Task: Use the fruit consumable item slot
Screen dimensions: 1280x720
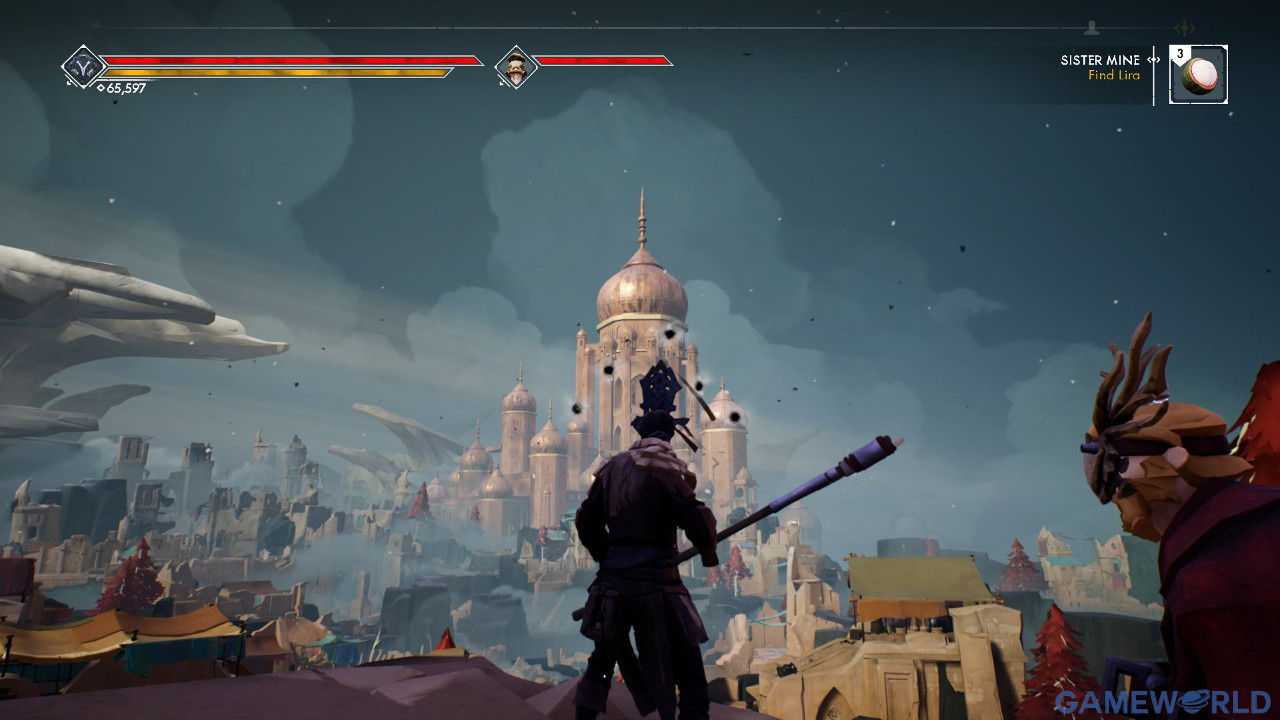Action: click(1199, 75)
